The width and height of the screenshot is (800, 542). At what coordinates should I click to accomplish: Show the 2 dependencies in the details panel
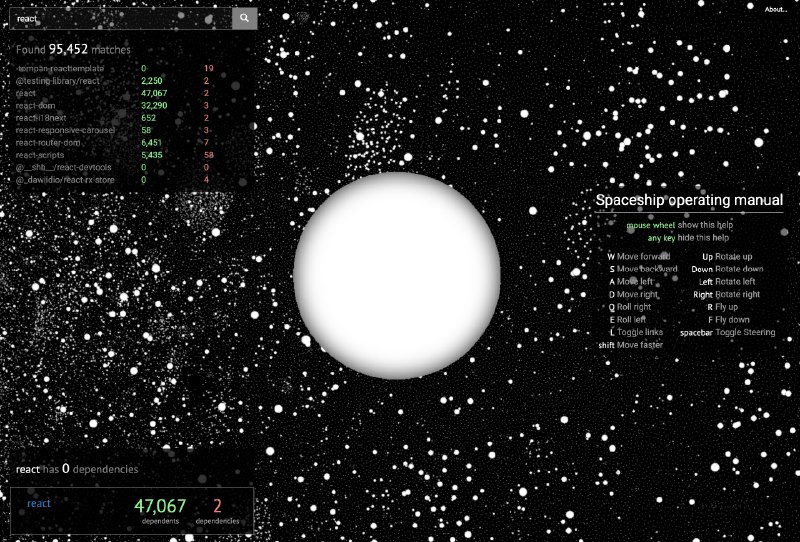pos(217,509)
